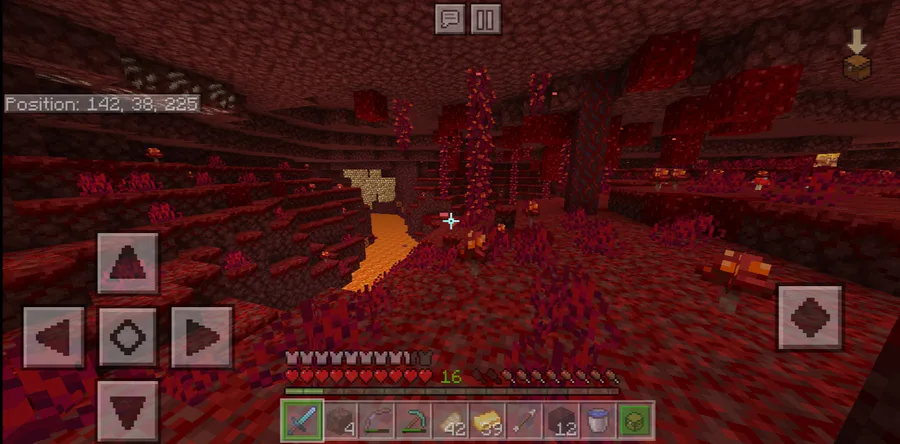Tap the strafe right arrow
The image size is (900, 444).
click(x=201, y=337)
